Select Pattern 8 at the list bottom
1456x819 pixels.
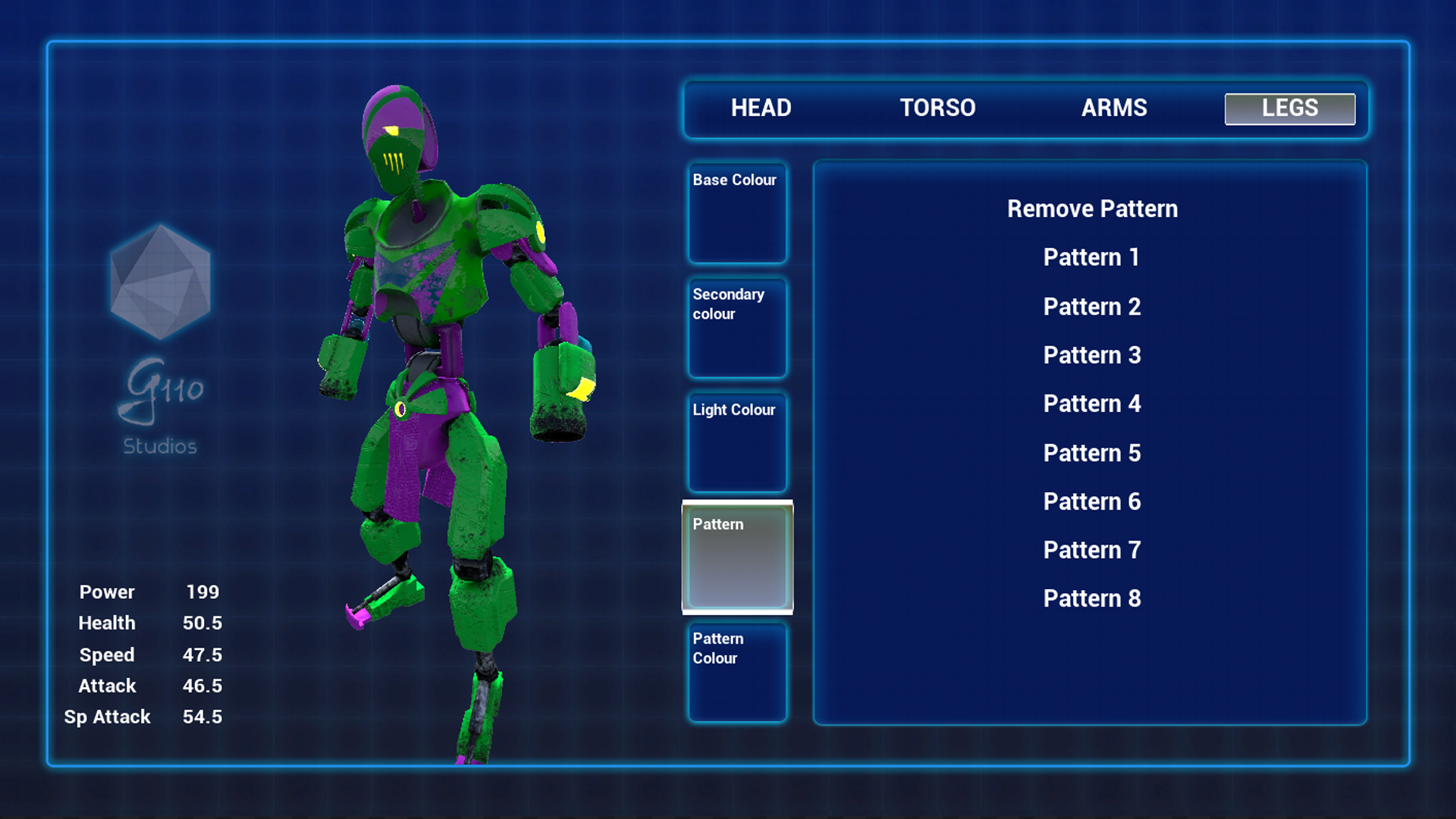[1092, 598]
